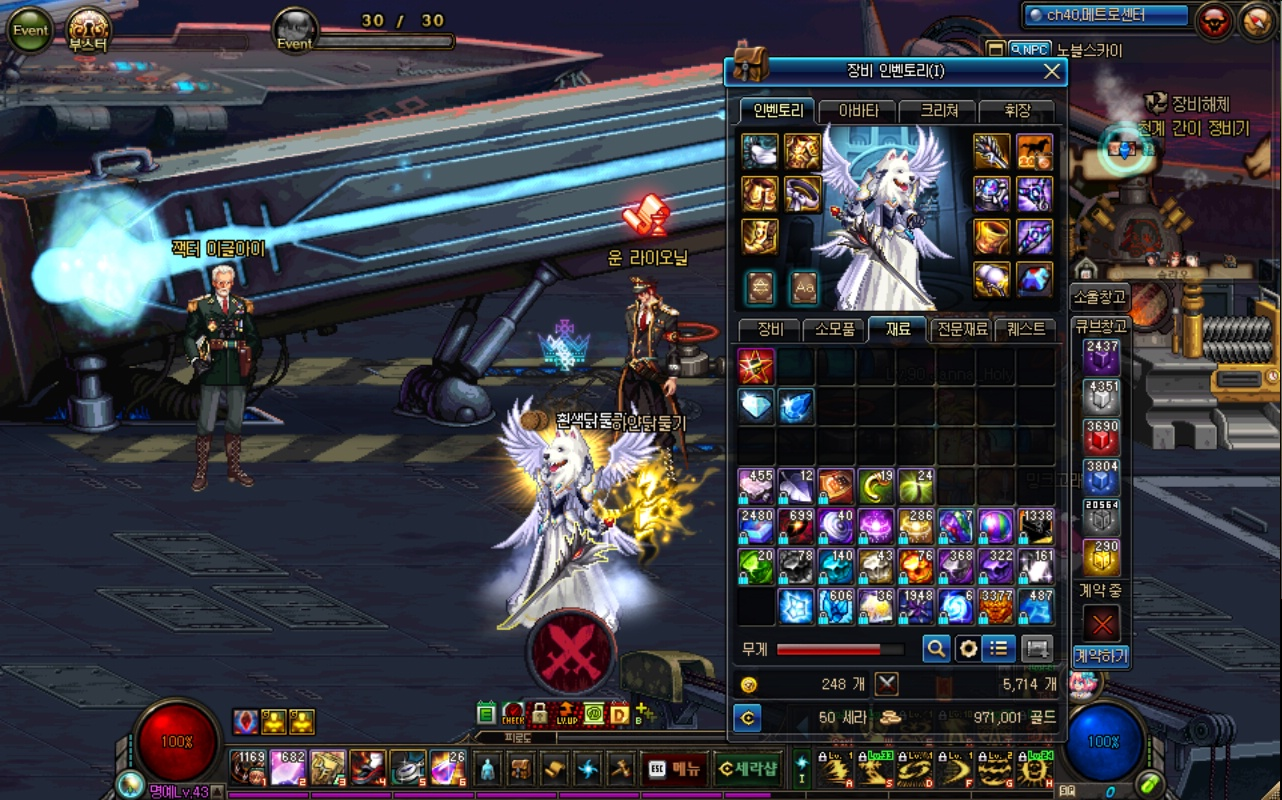Open the 메뉴 button
Viewport: 1282px width, 800px height.
675,768
